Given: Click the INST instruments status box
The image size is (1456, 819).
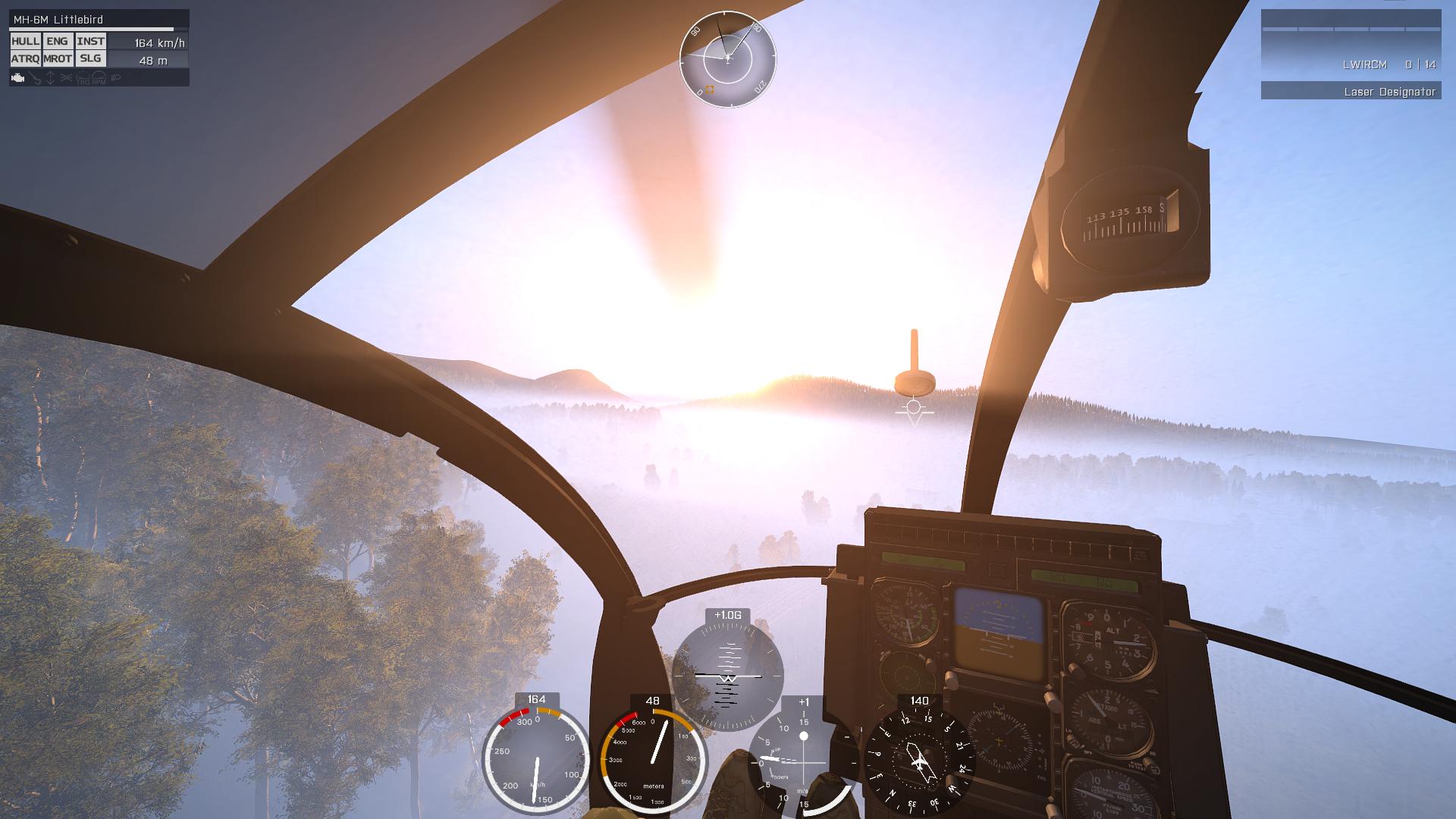Looking at the screenshot, I should point(90,42).
